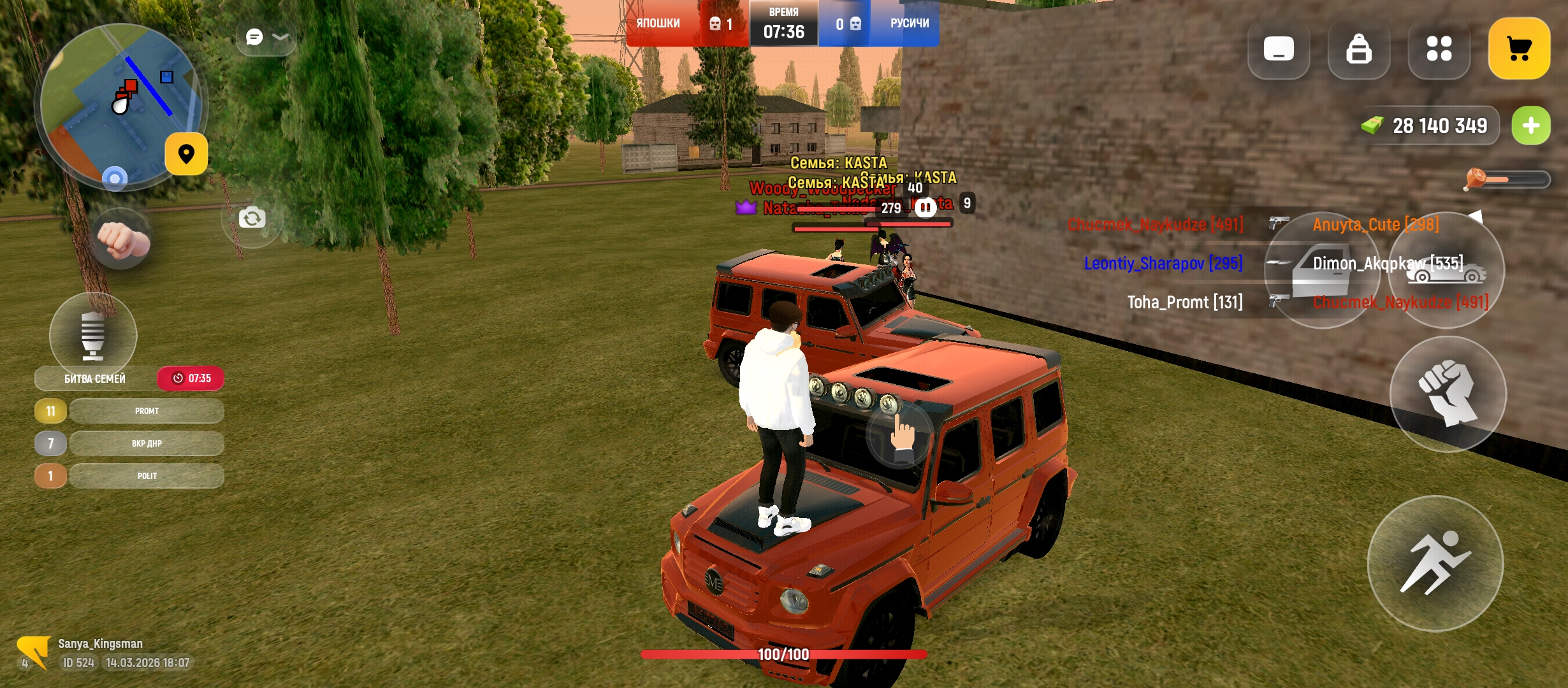1568x688 pixels.
Task: Switch camera view with the camera icon
Action: pyautogui.click(x=252, y=219)
